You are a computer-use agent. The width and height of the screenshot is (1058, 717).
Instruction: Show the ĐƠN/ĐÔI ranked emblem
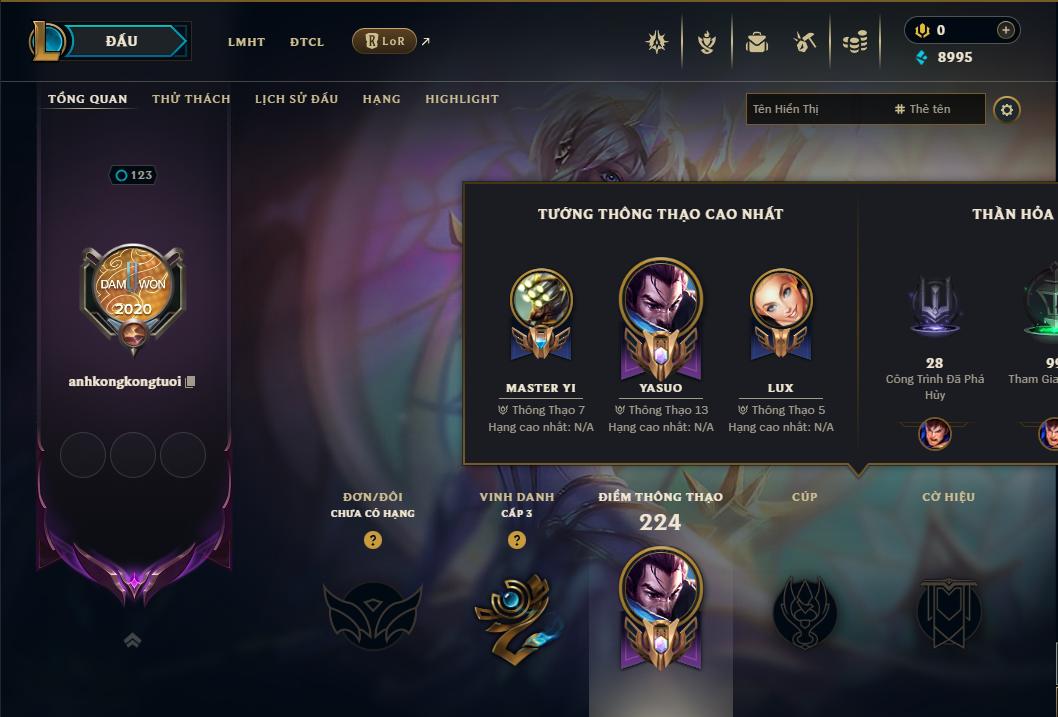pyautogui.click(x=373, y=615)
